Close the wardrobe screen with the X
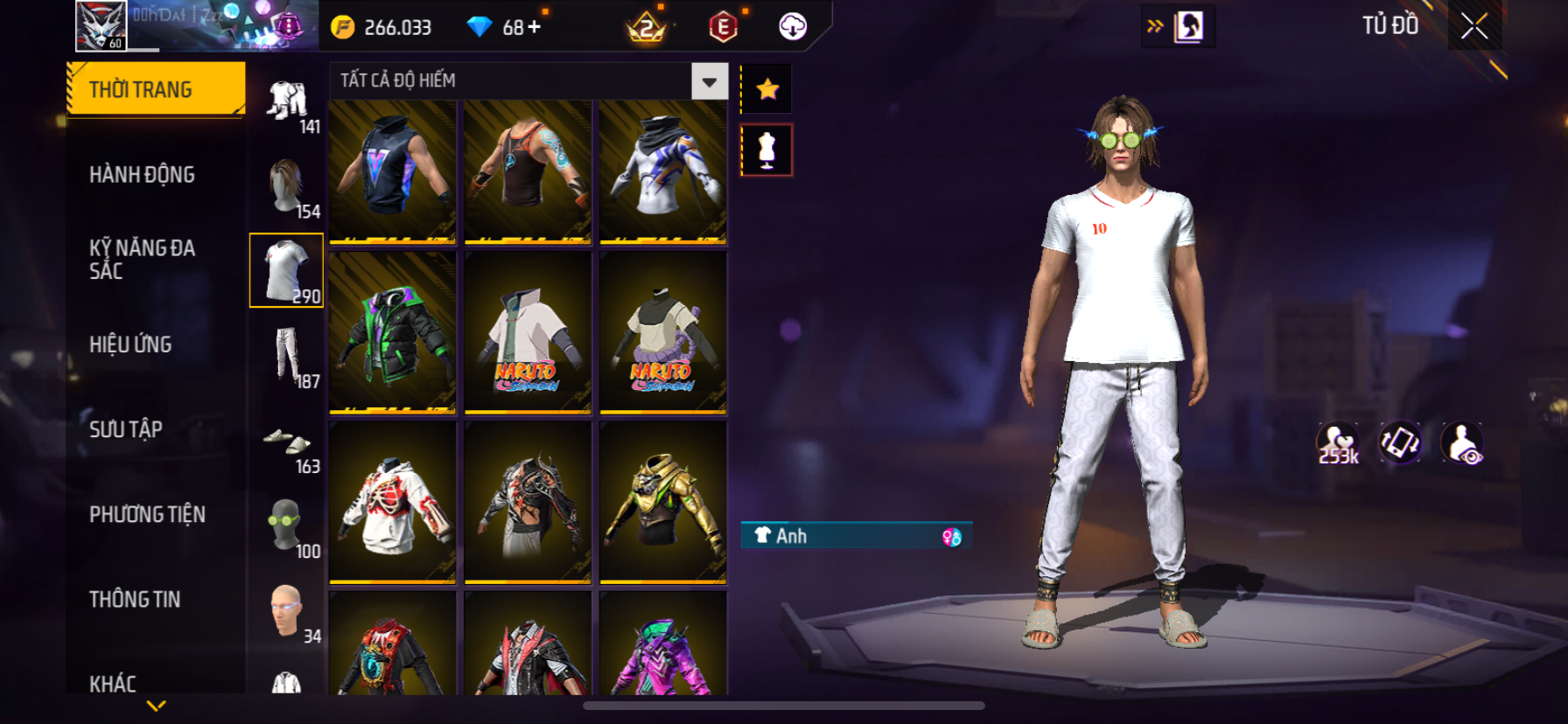The image size is (1568, 724). 1473,27
